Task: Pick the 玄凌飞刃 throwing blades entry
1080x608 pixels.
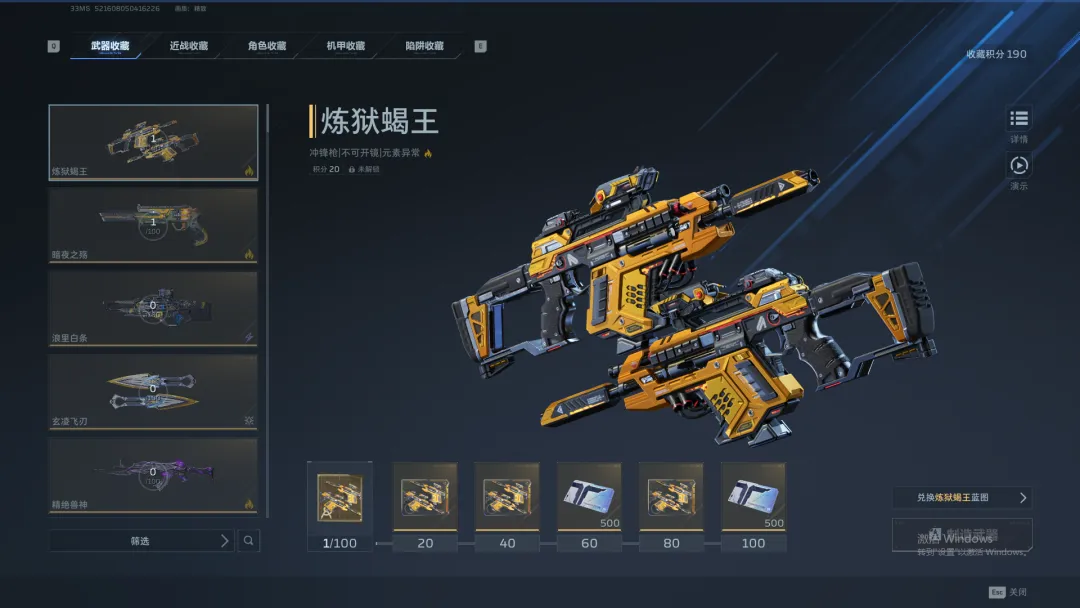Action: (x=153, y=392)
